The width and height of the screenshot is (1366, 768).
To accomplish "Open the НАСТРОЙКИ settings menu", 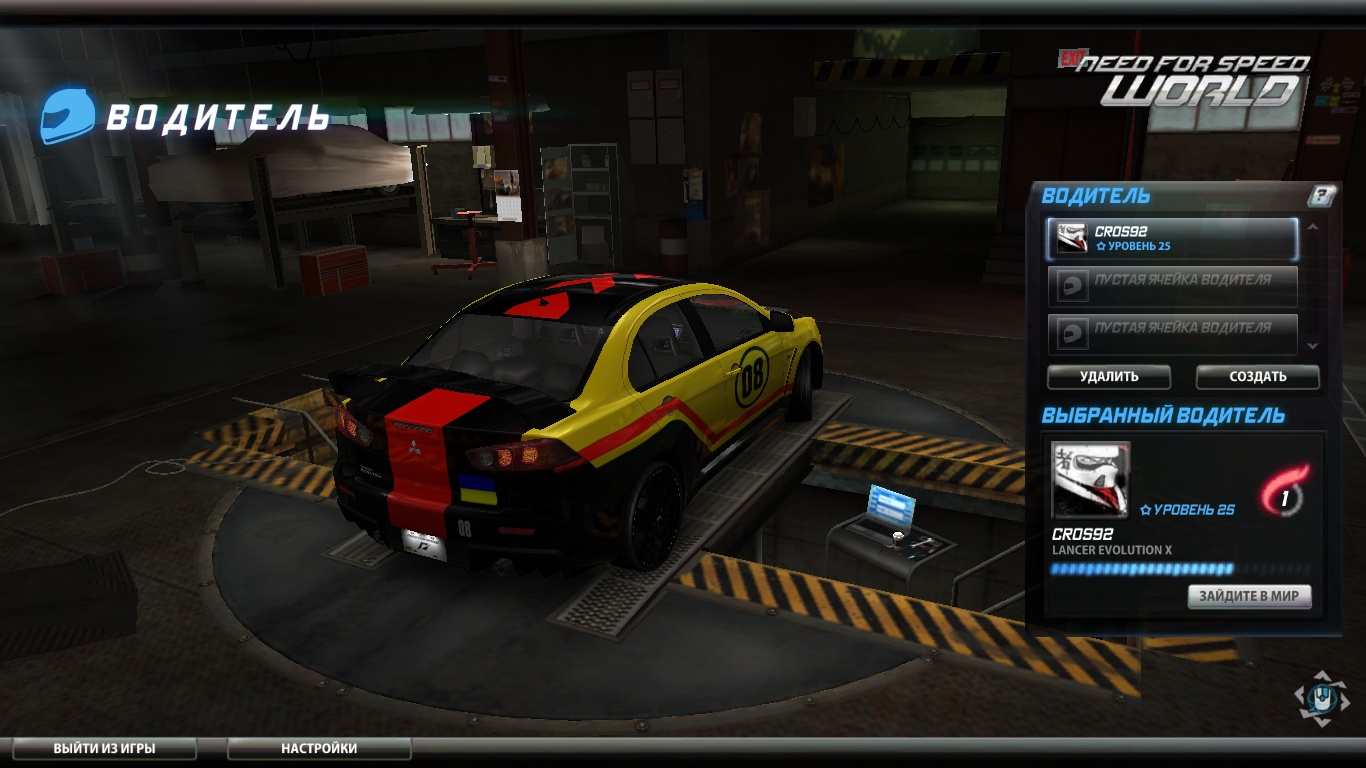I will click(319, 748).
